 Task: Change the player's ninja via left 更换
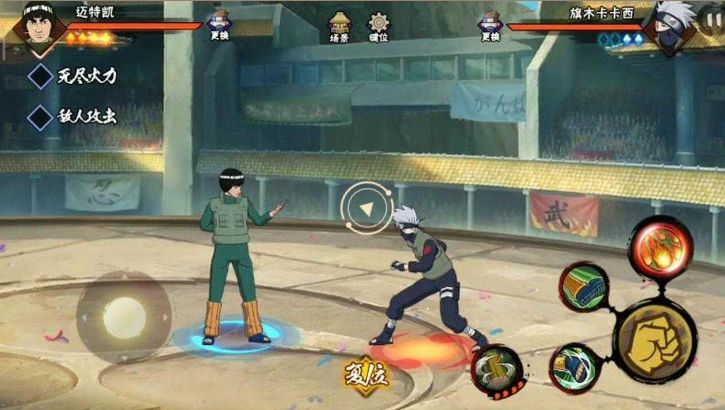(x=220, y=25)
